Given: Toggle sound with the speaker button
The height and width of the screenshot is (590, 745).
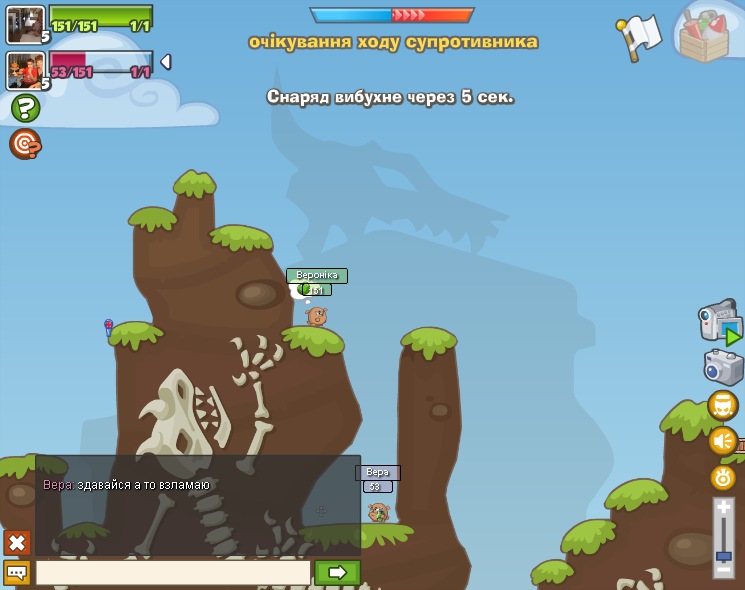Looking at the screenshot, I should [x=722, y=441].
